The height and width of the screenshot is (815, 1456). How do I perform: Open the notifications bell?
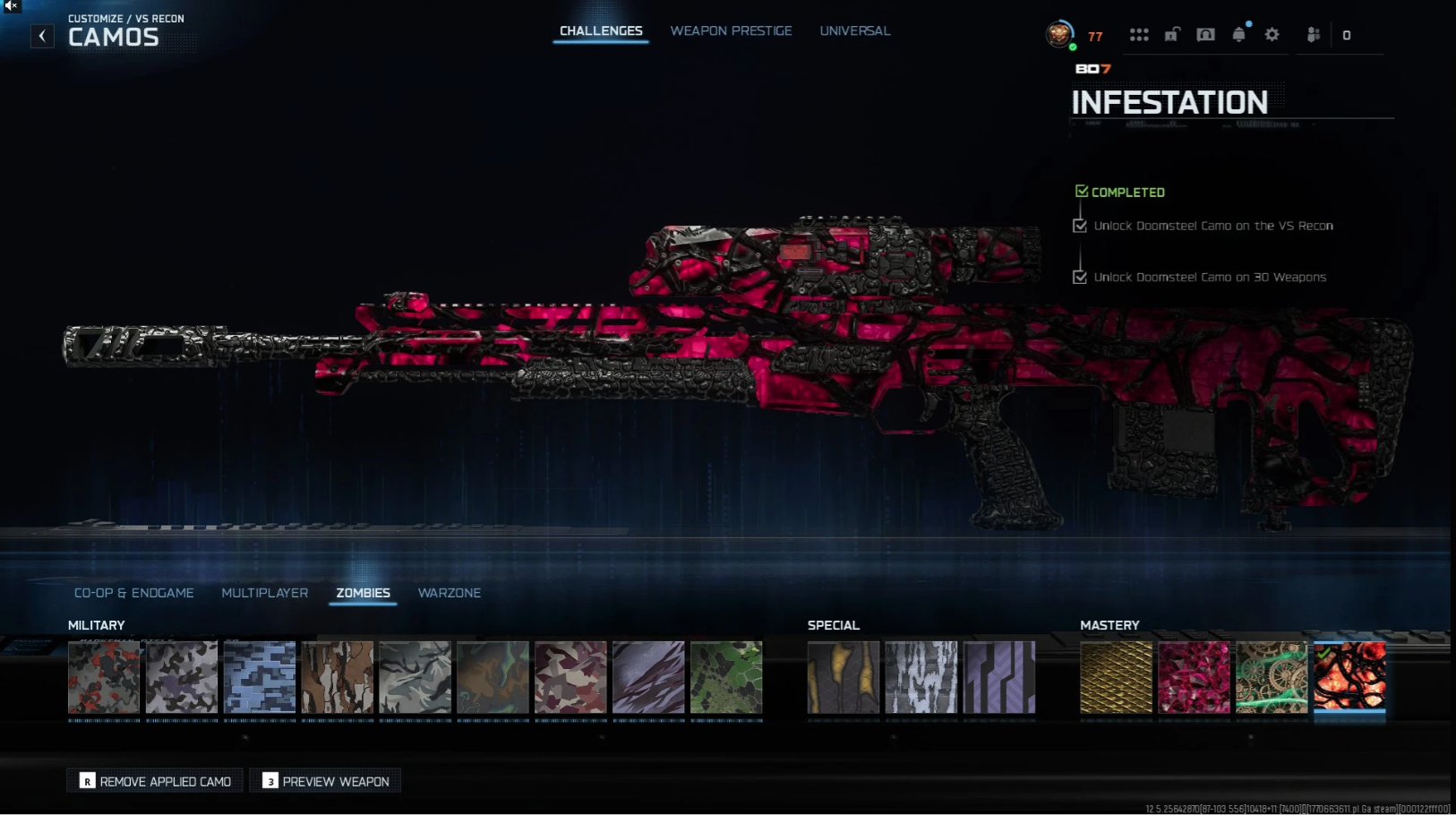click(1238, 35)
